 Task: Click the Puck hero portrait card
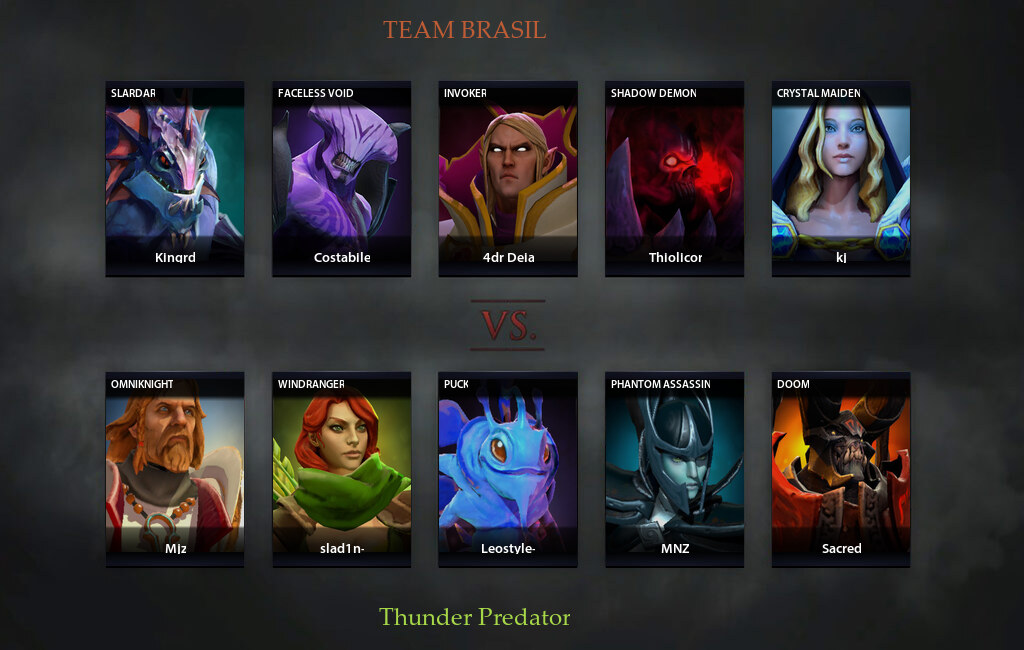point(508,470)
